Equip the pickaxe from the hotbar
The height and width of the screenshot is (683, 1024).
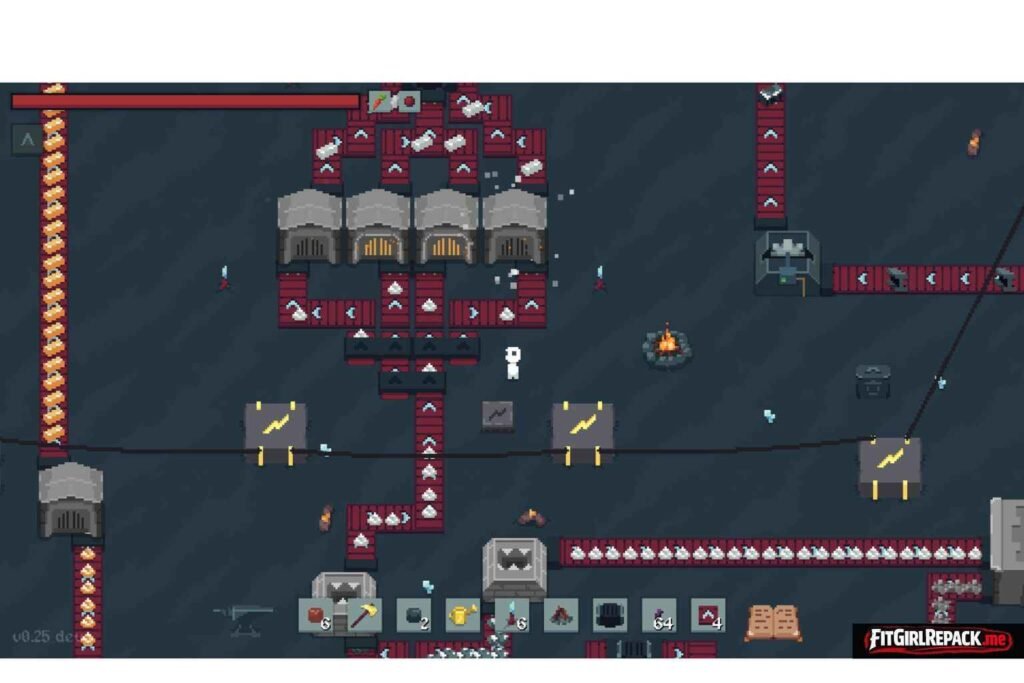[364, 615]
